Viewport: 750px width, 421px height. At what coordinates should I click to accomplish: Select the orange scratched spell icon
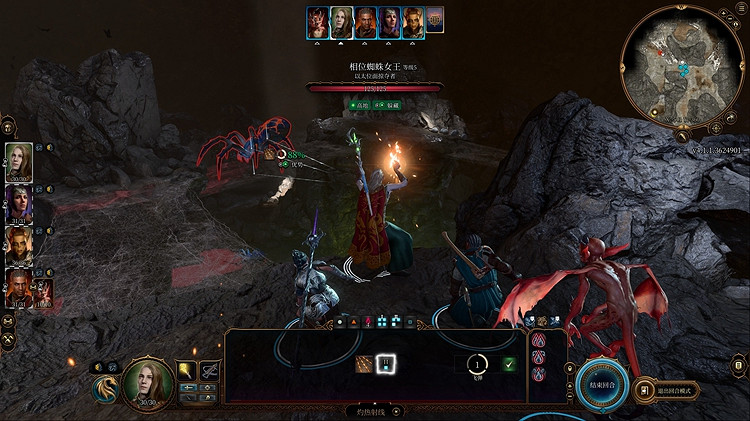(364, 365)
